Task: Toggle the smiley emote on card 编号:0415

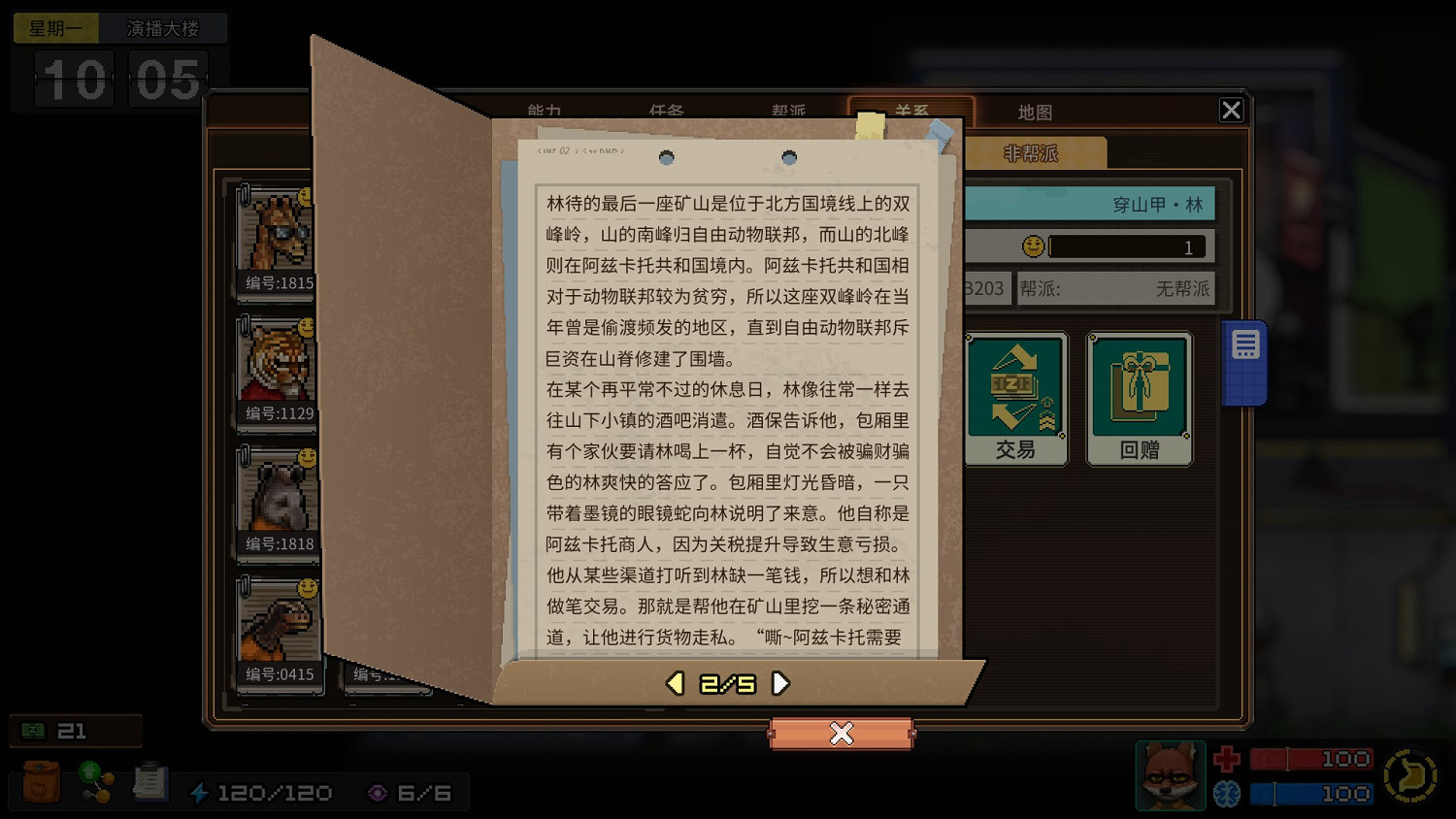Action: (x=307, y=587)
